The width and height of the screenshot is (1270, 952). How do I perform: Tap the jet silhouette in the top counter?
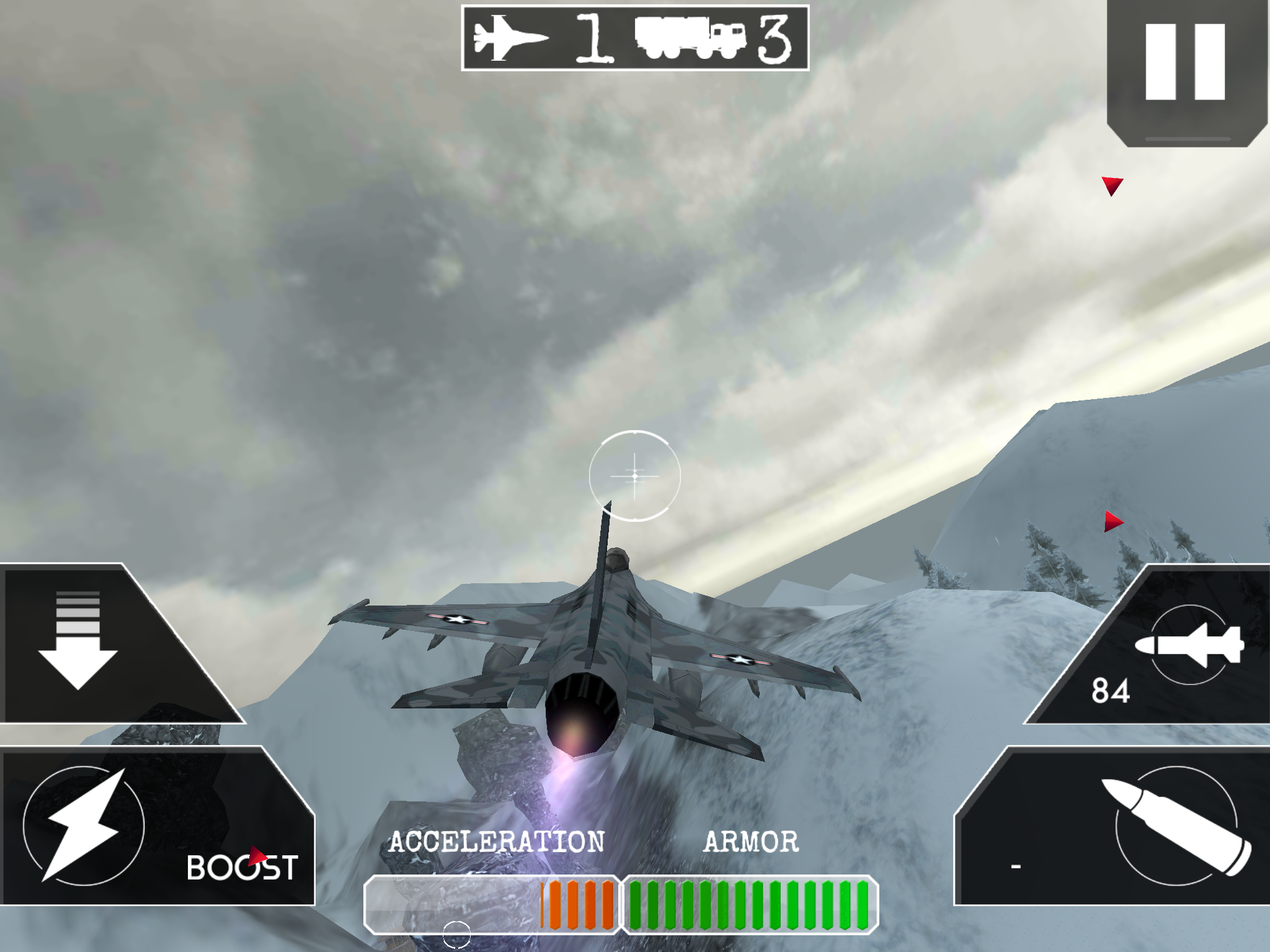pyautogui.click(x=510, y=38)
